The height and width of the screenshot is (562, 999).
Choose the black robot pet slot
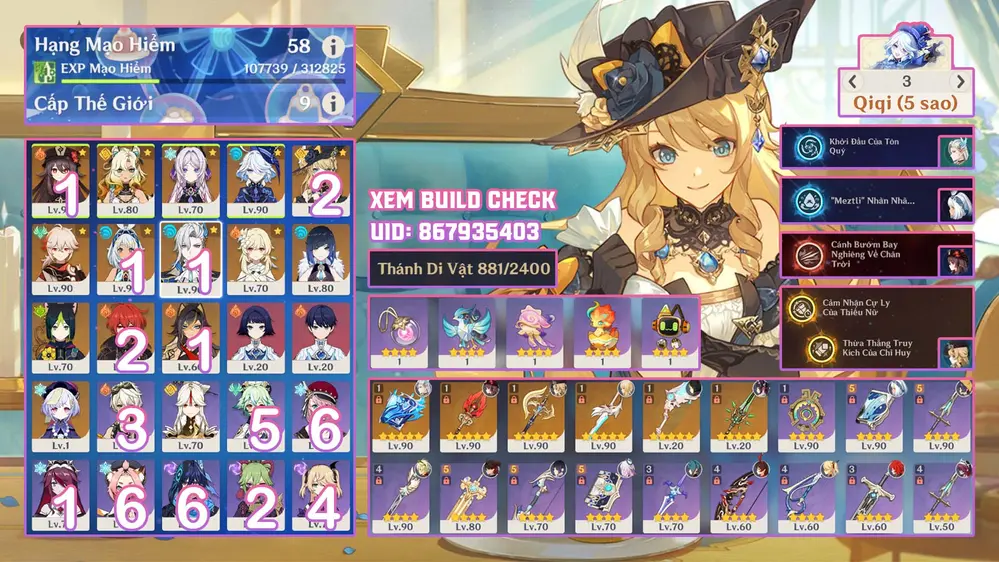click(x=669, y=330)
